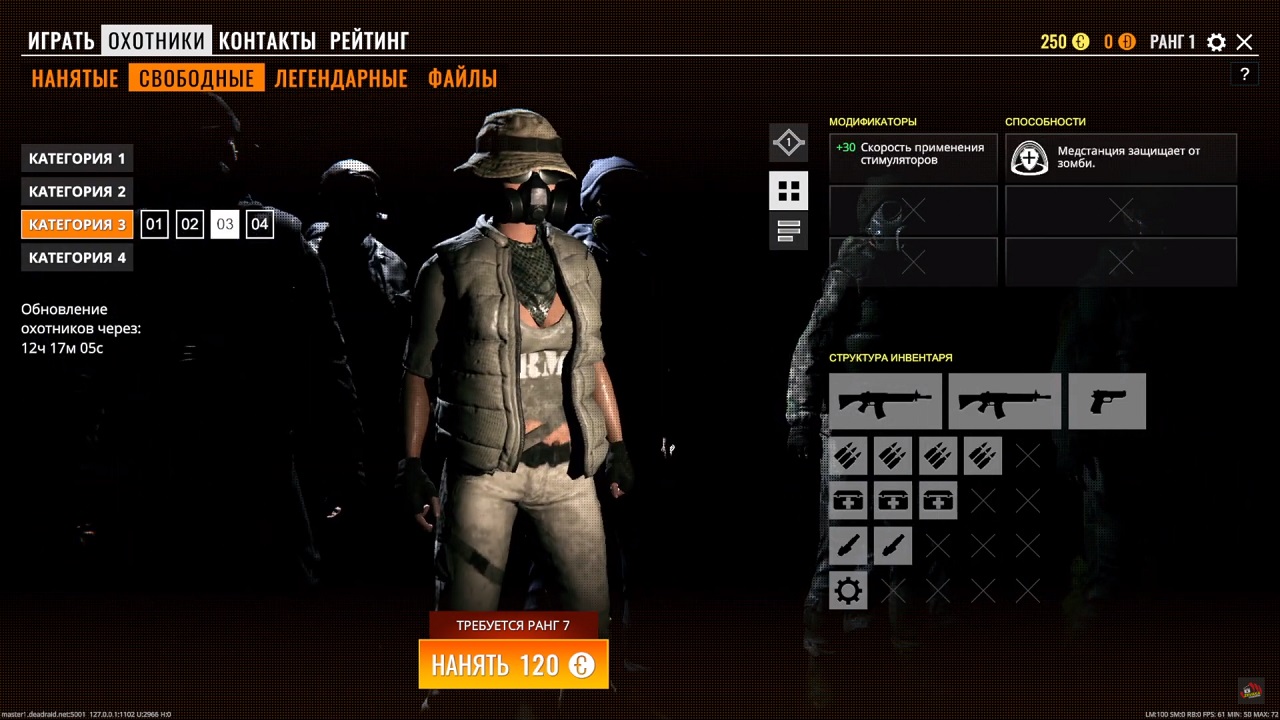
Task: Close the menu with the X button
Action: (1244, 42)
